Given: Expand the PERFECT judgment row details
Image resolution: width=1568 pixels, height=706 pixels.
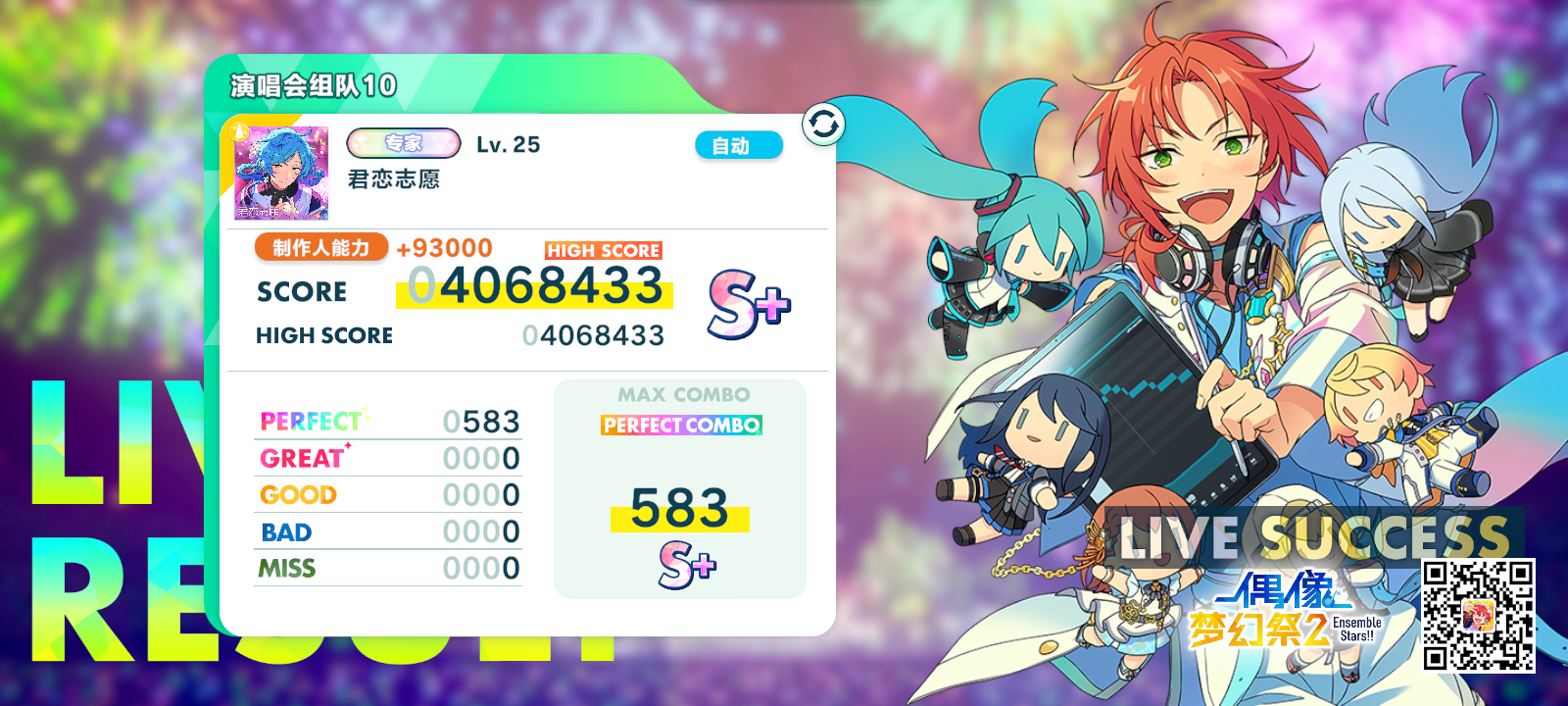Looking at the screenshot, I should point(389,420).
